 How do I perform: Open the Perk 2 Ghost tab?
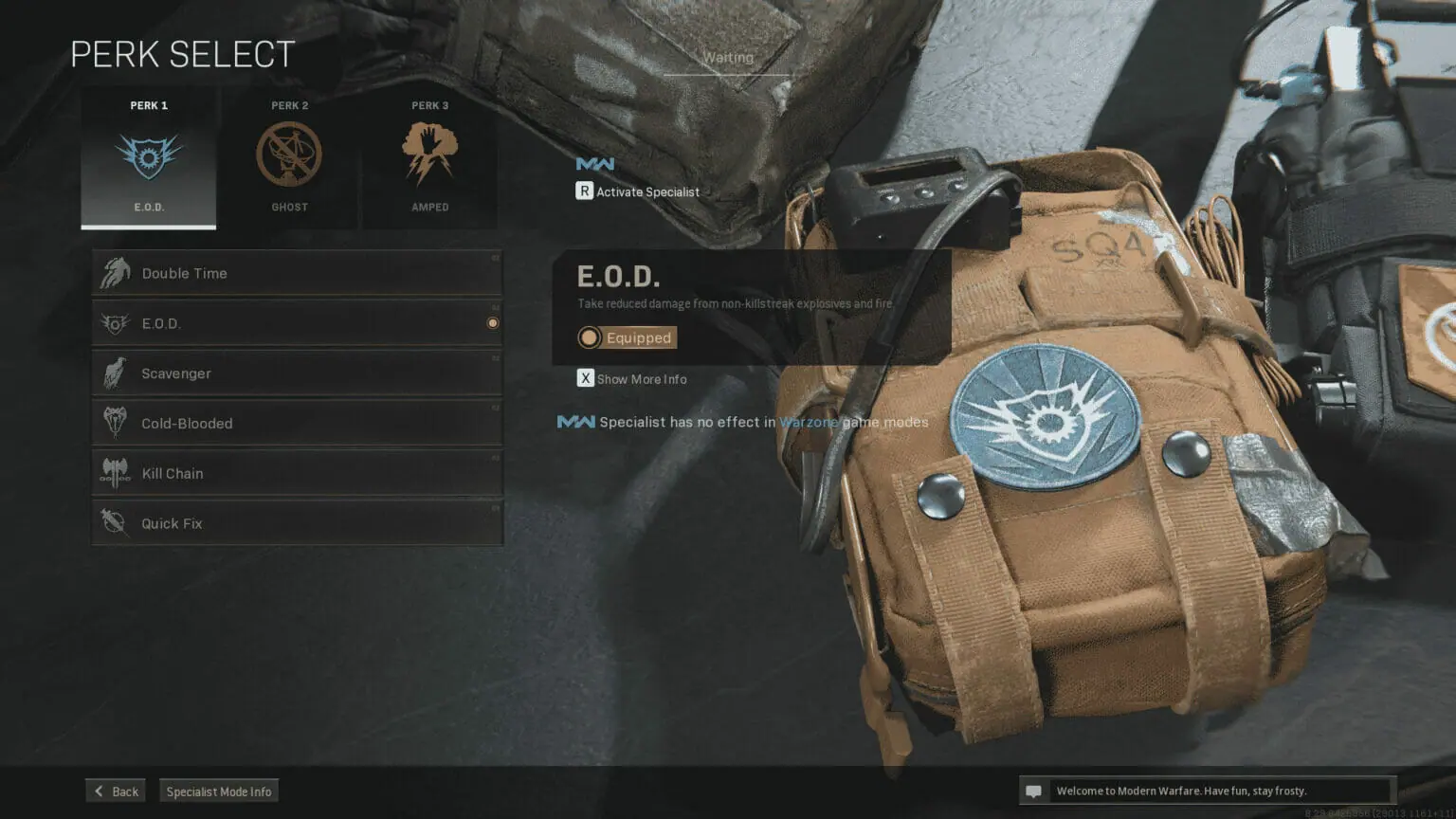tap(289, 157)
